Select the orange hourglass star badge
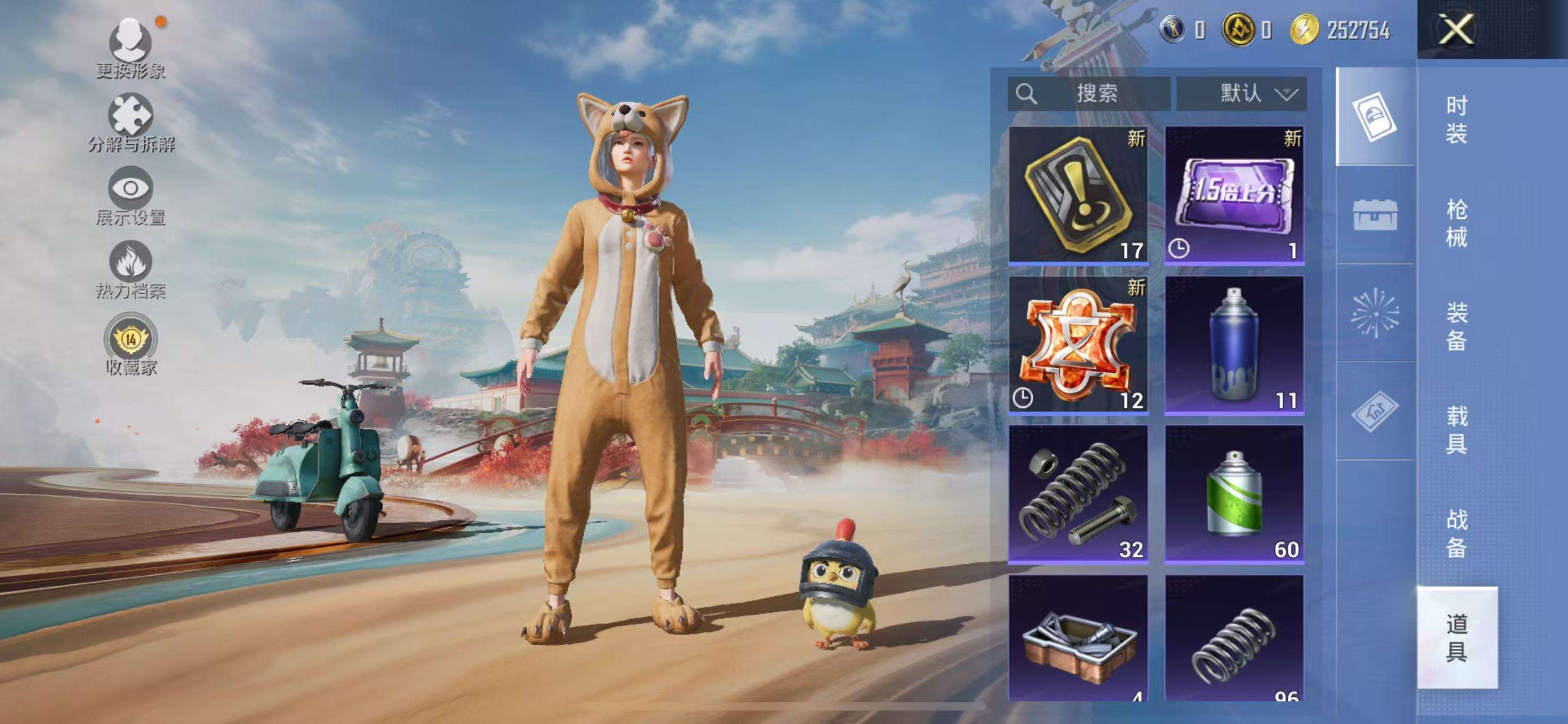Viewport: 1568px width, 724px height. (1078, 344)
